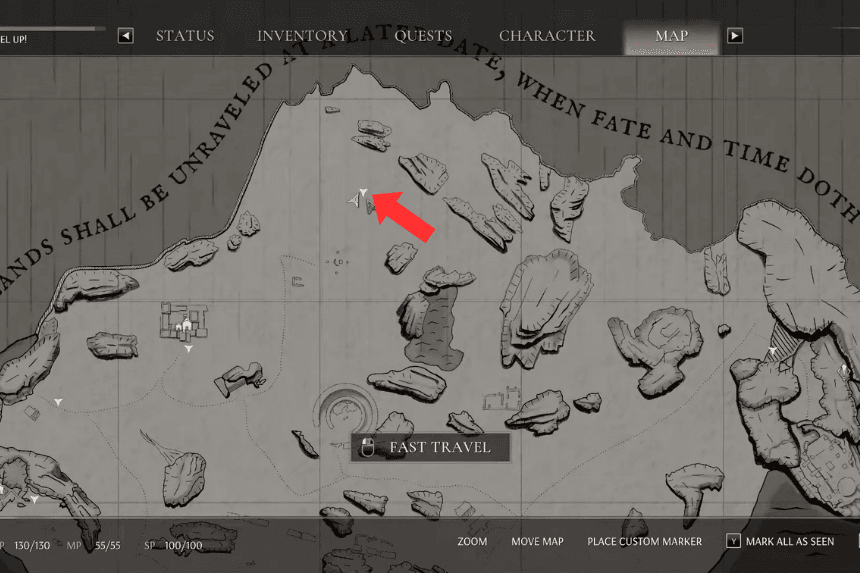Screen dimensions: 860x573
Task: Select the Map tab
Action: click(671, 36)
